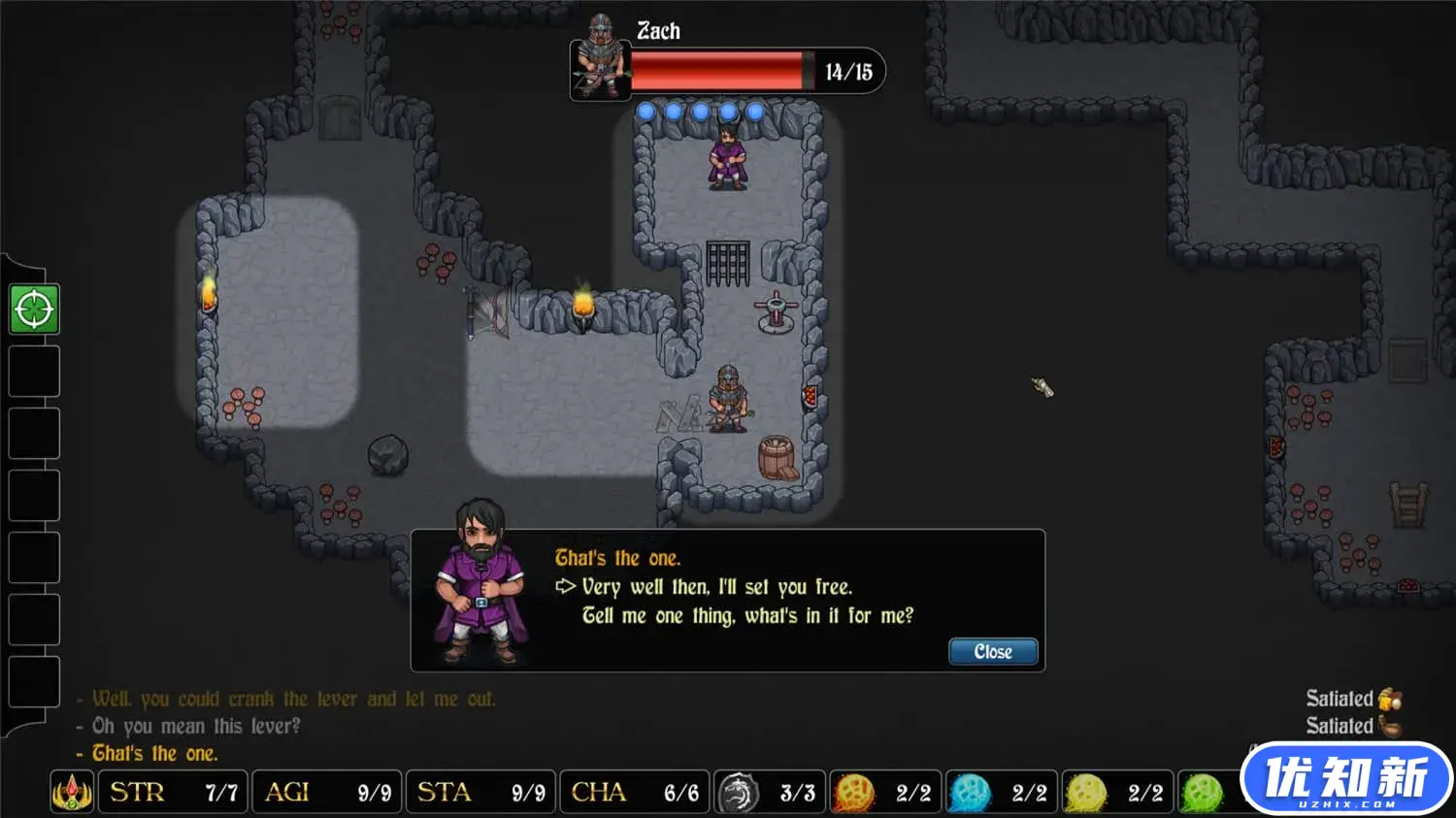The height and width of the screenshot is (818, 1456).
Task: Choose "Very well then, I'll set you free."
Action: point(716,587)
